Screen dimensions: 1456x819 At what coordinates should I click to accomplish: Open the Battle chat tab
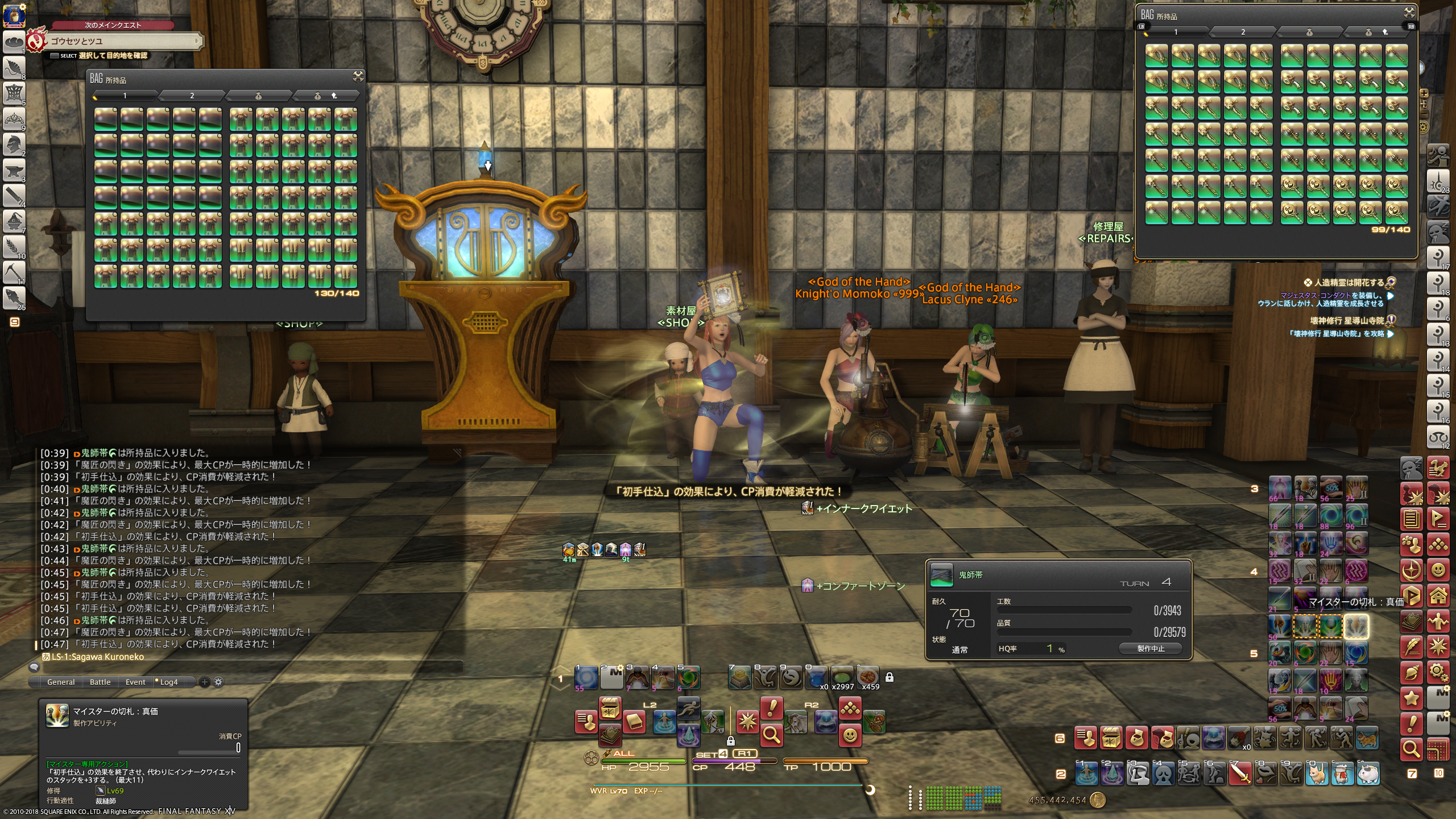[100, 682]
